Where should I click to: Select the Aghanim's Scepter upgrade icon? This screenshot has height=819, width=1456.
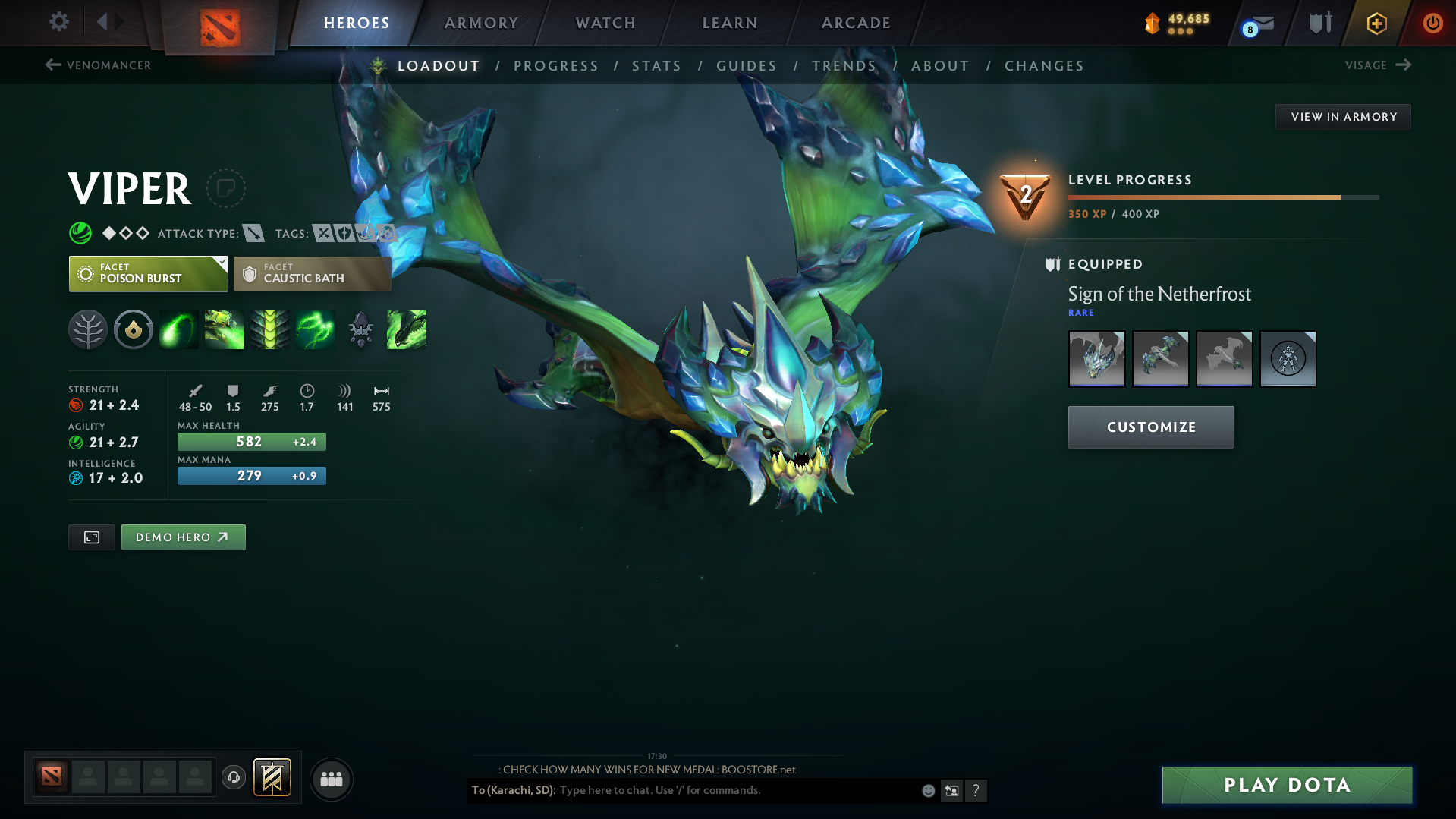tap(361, 329)
